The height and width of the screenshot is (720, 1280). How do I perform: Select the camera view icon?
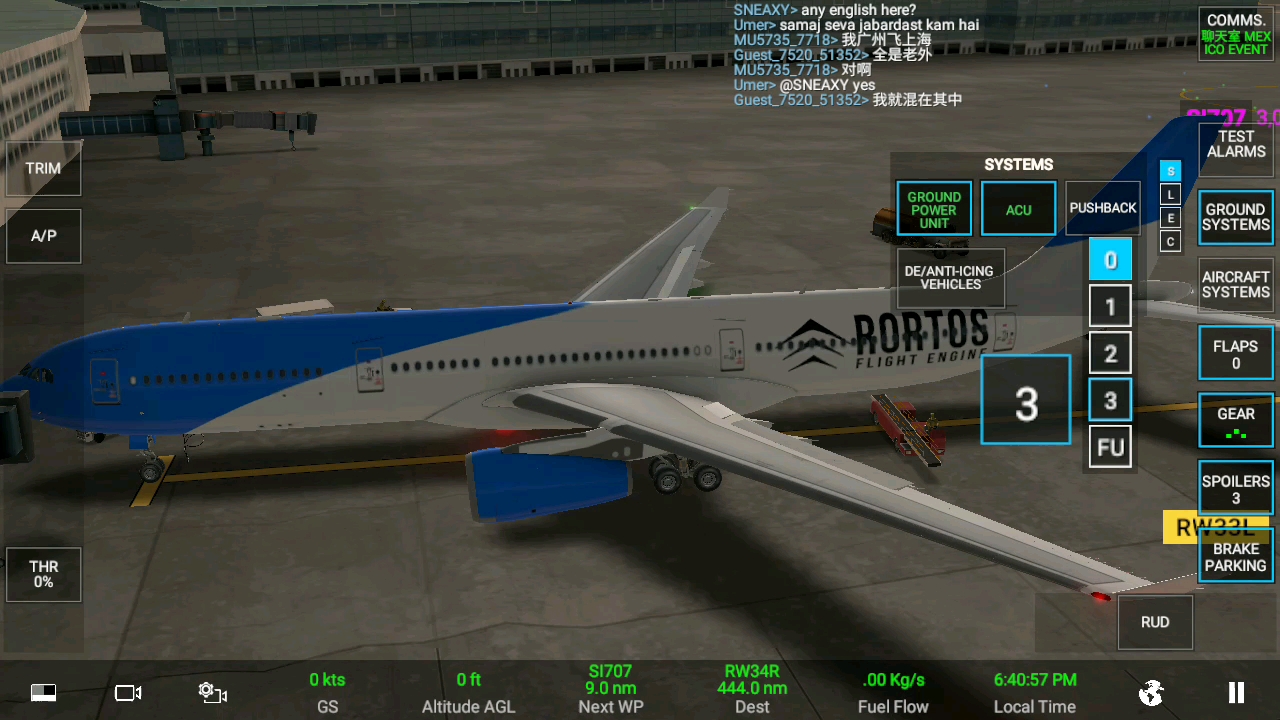pos(127,692)
